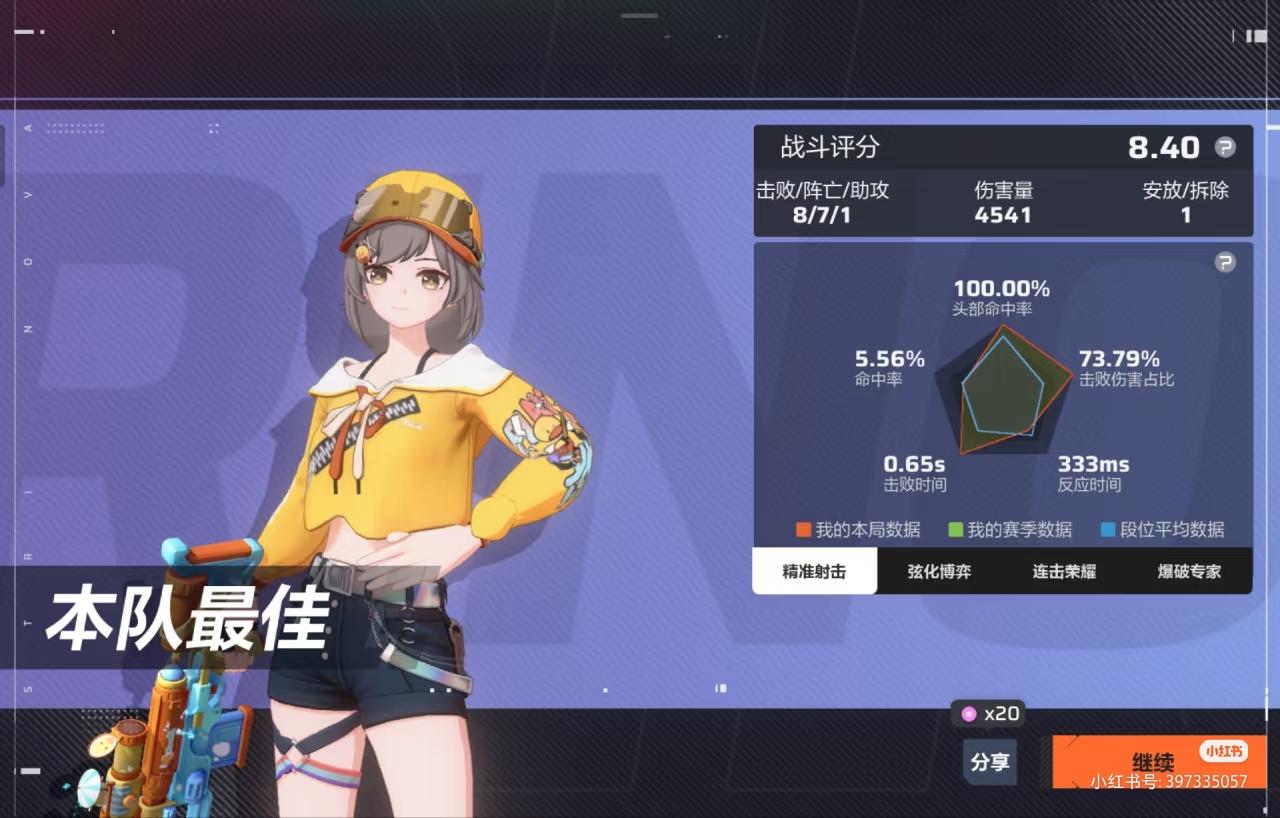Toggle the 我的本局数据 legend entry
This screenshot has height=818, width=1280.
[x=857, y=530]
